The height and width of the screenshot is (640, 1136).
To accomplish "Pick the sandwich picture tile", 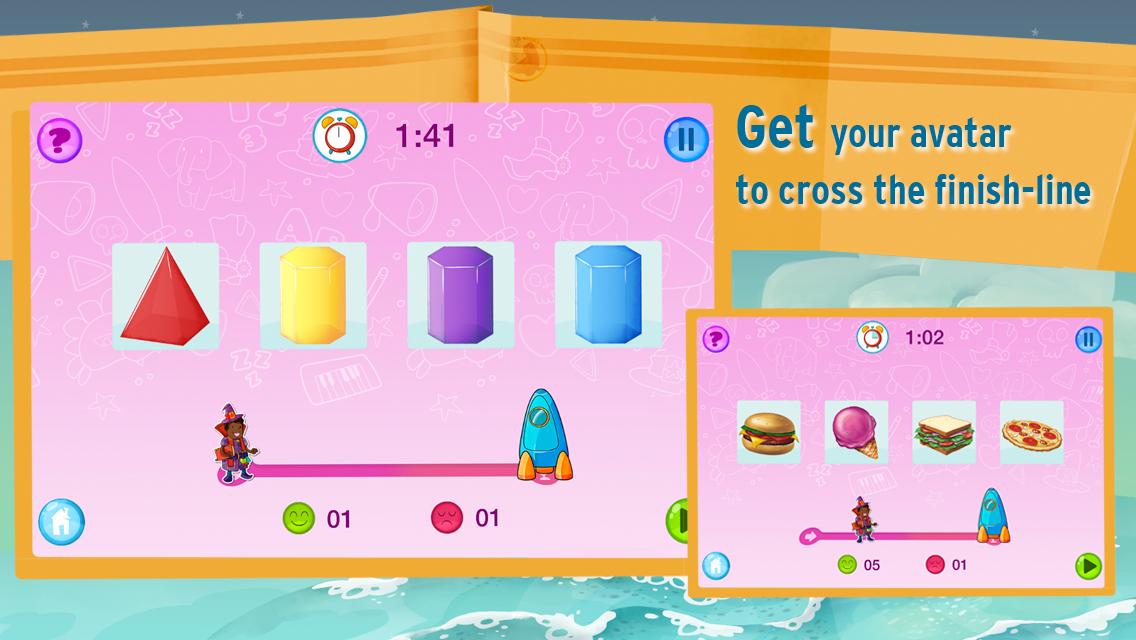I will pyautogui.click(x=943, y=432).
